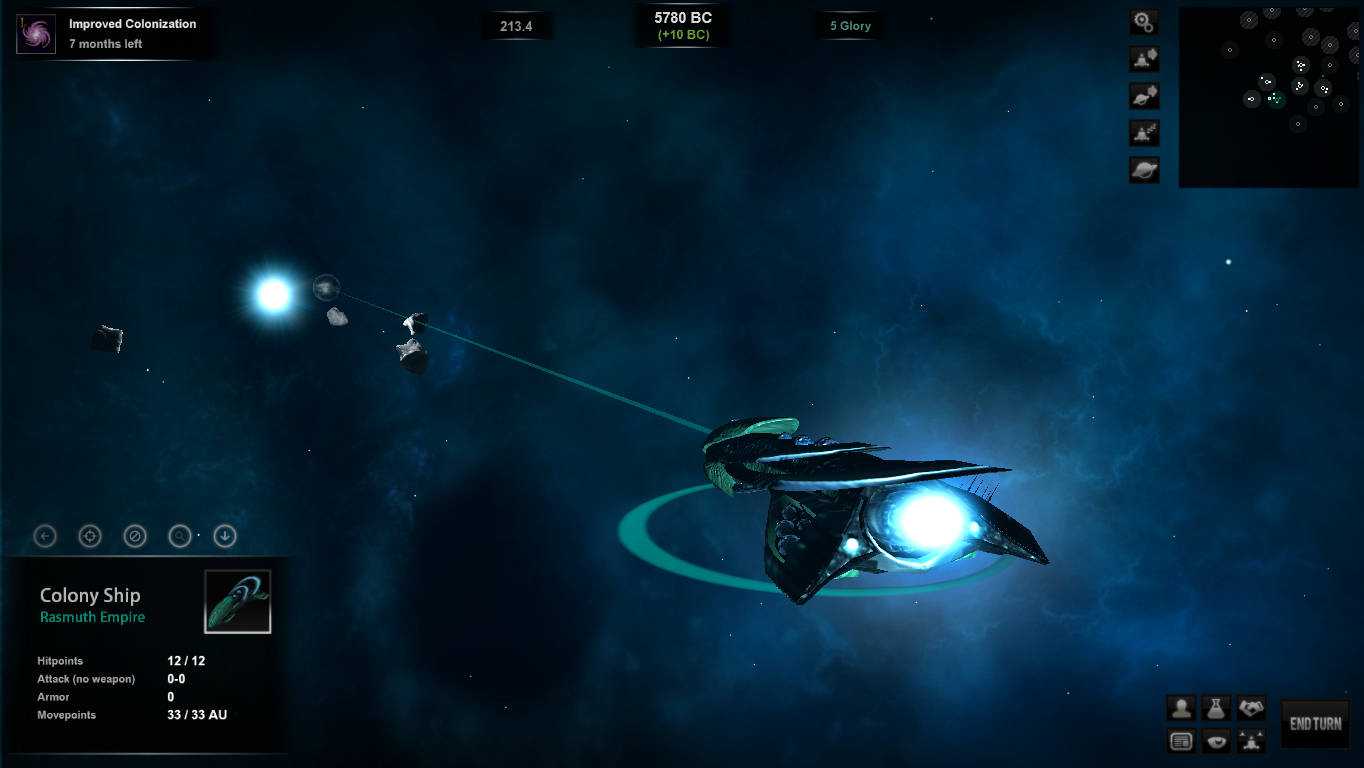Open fleet management icon near End Turn
The width and height of the screenshot is (1364, 768).
pyautogui.click(x=1251, y=740)
